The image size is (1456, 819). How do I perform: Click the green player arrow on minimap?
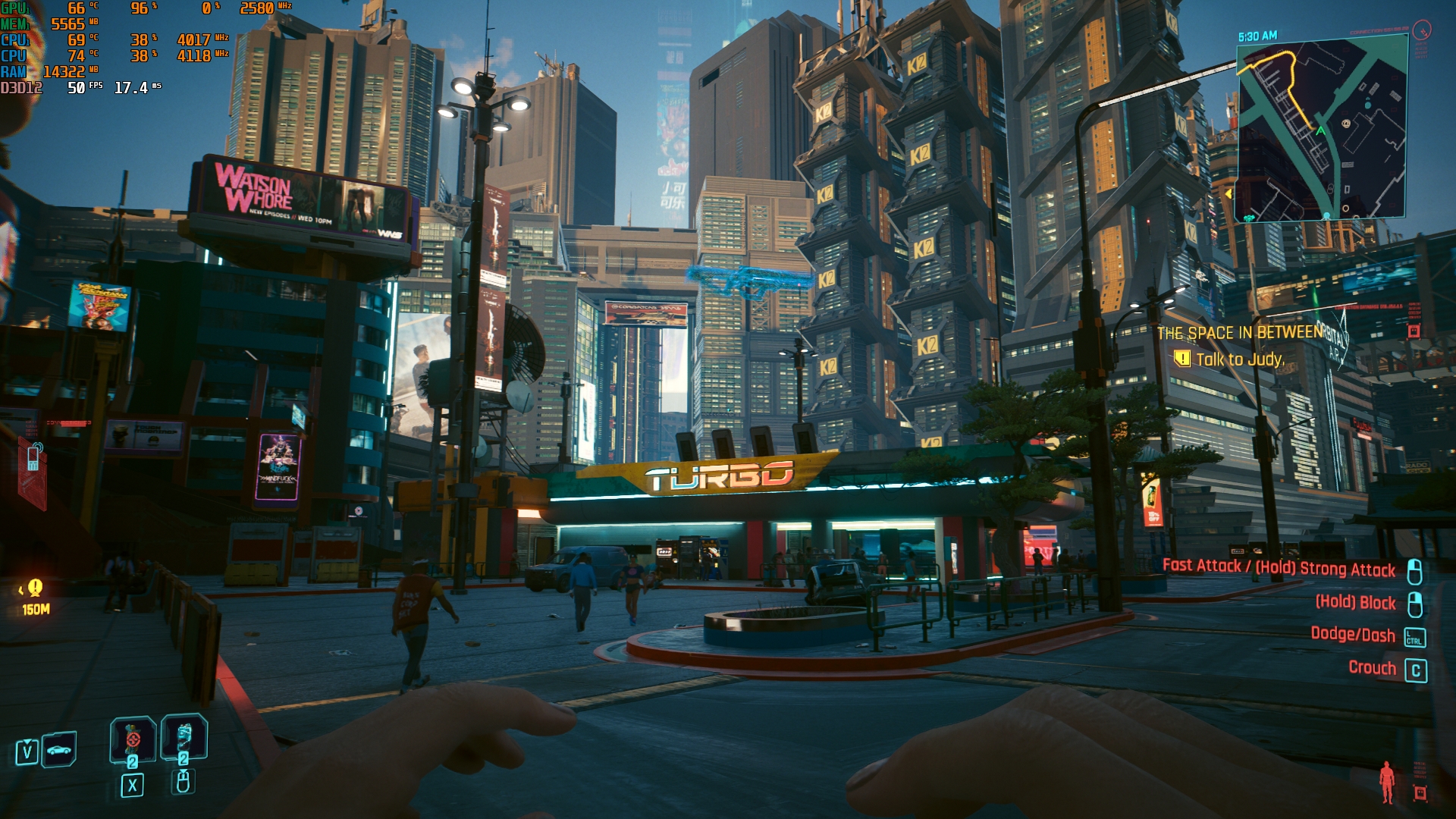pyautogui.click(x=1321, y=130)
